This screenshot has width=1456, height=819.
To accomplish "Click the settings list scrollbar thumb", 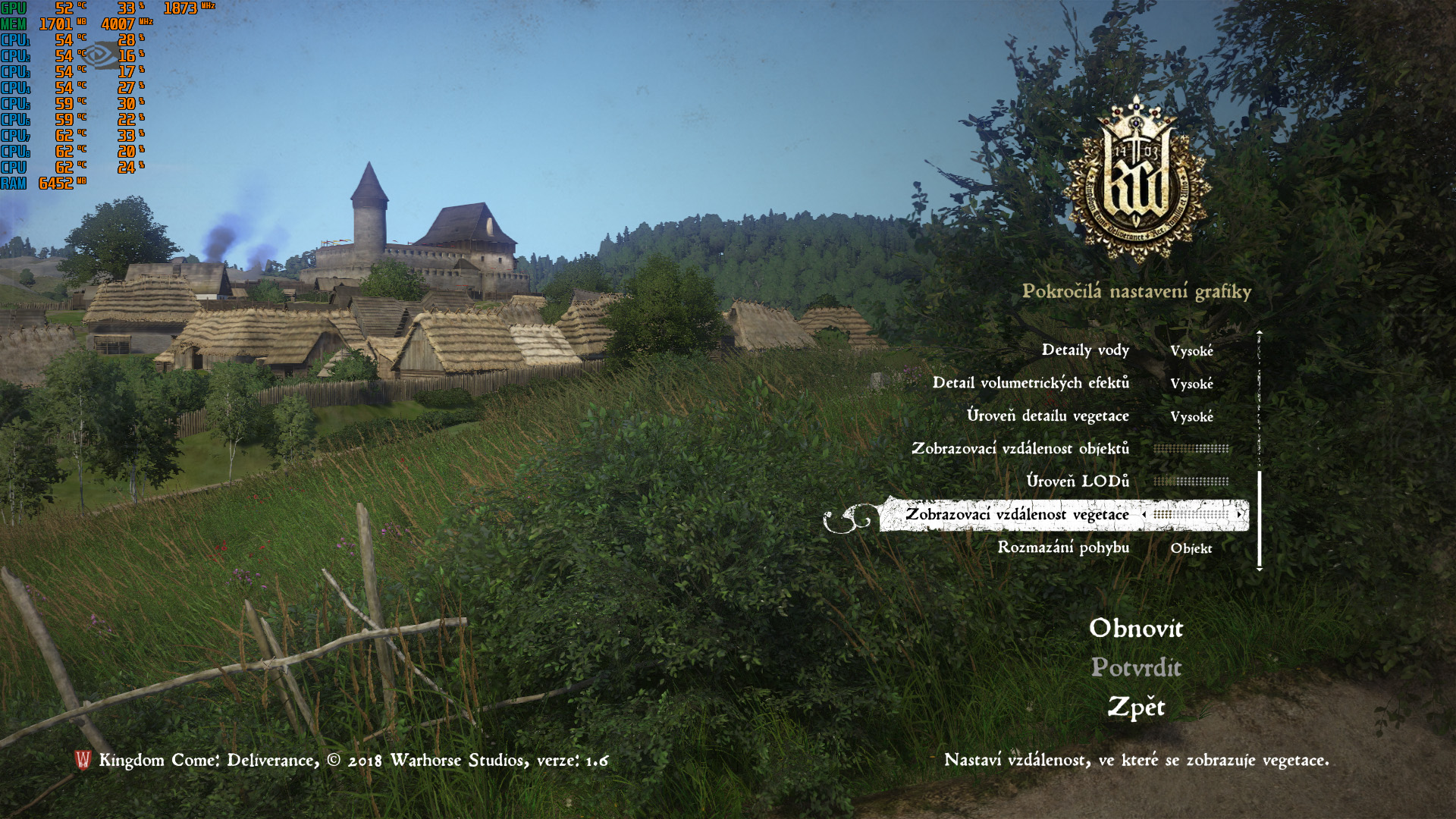I will [x=1260, y=519].
